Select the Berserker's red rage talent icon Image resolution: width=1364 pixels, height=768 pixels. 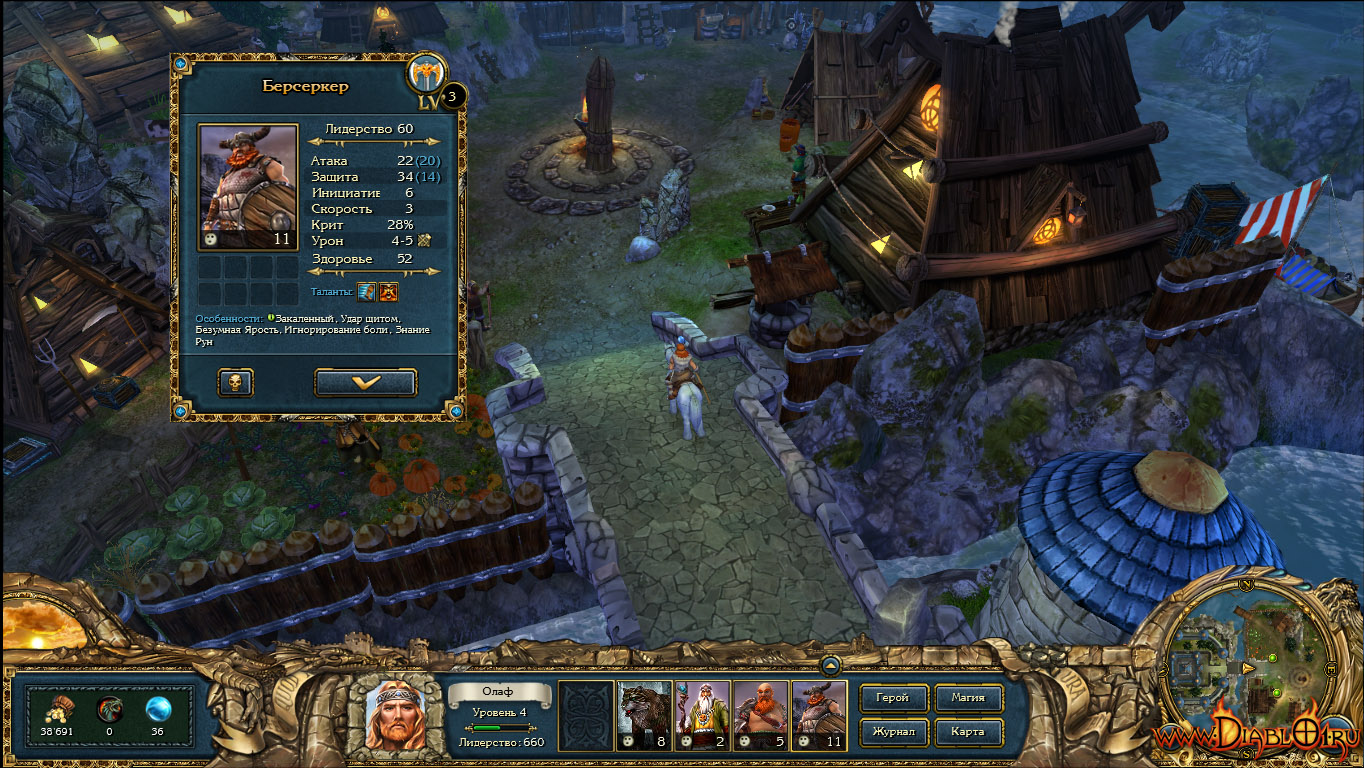[389, 291]
